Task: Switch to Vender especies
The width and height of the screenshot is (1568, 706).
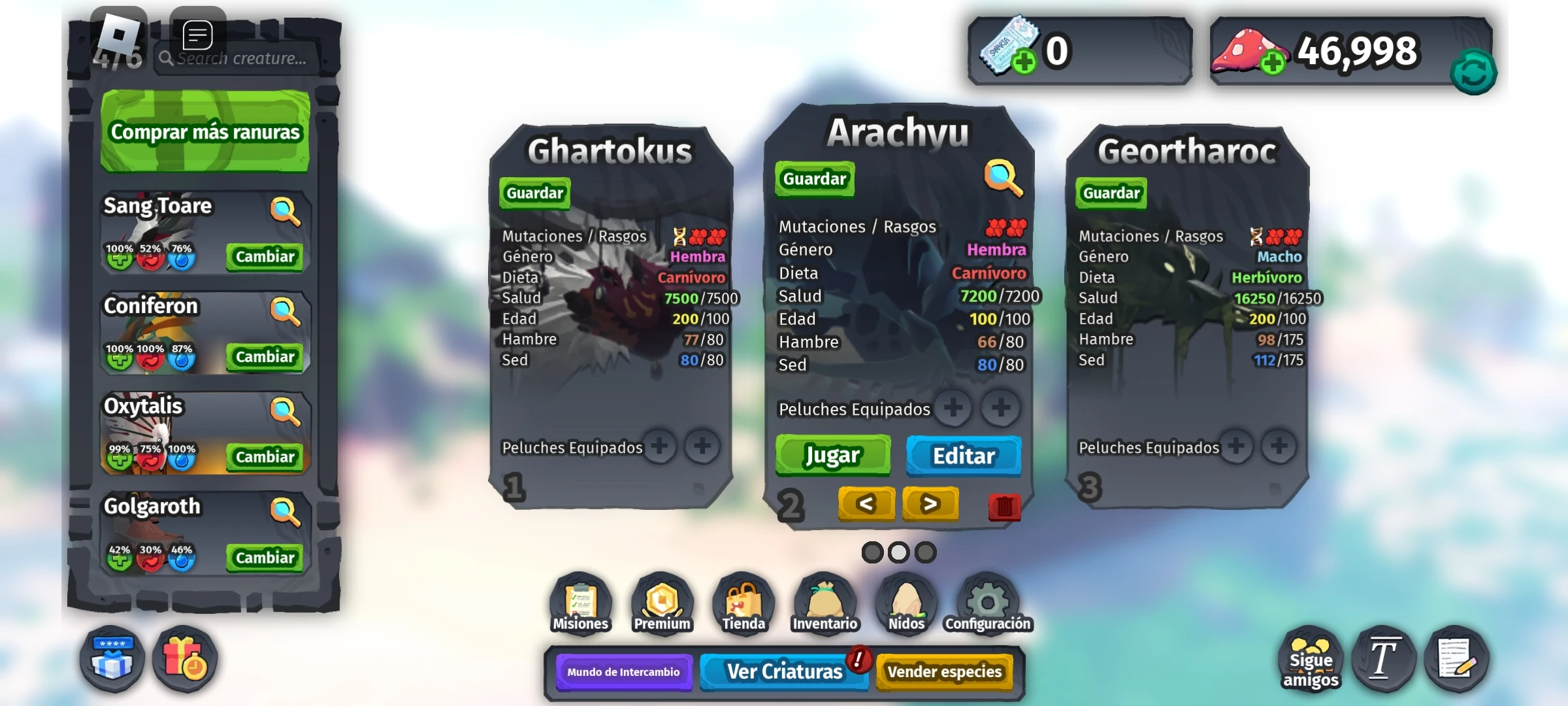Action: (945, 671)
